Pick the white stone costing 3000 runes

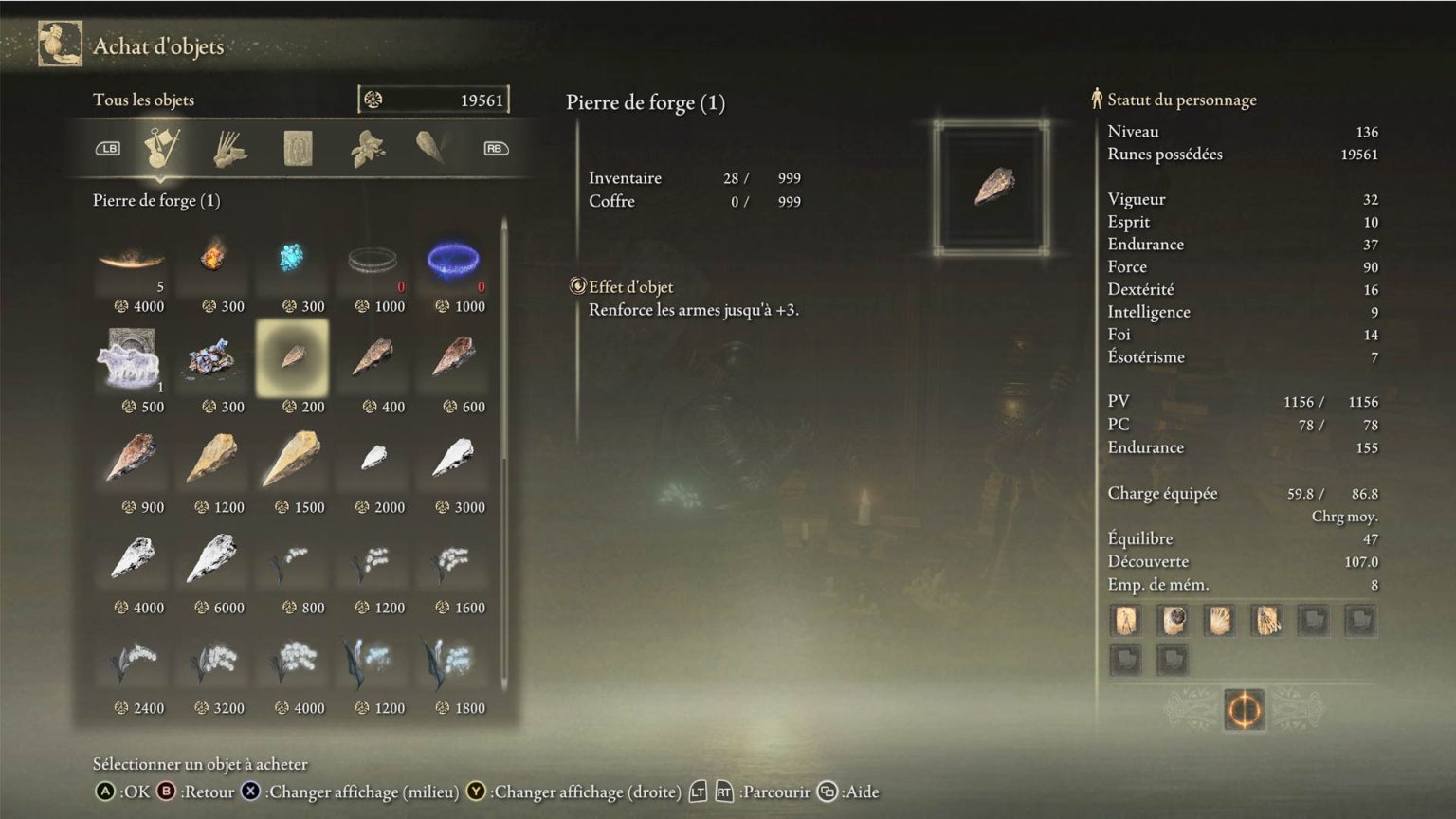click(454, 459)
